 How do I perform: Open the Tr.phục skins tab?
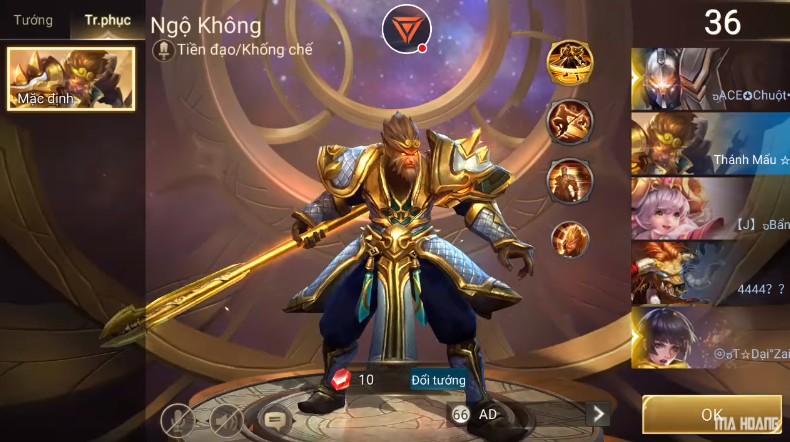pos(107,21)
